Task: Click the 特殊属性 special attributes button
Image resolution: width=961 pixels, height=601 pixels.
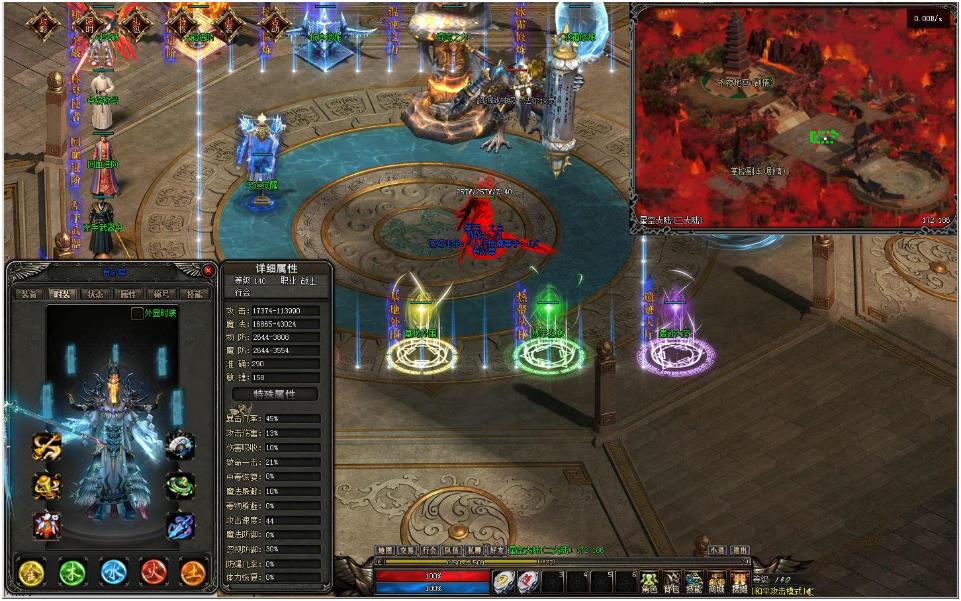Action: 274,395
